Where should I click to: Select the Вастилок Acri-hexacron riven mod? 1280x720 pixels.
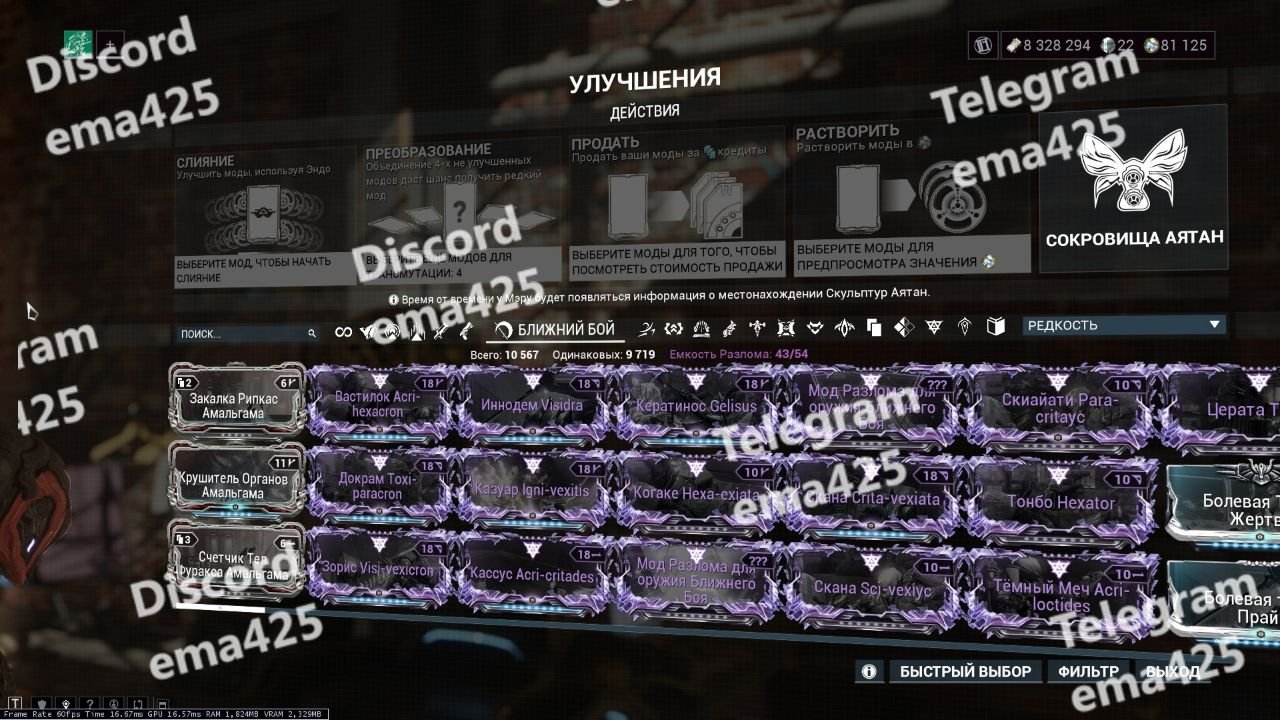377,404
